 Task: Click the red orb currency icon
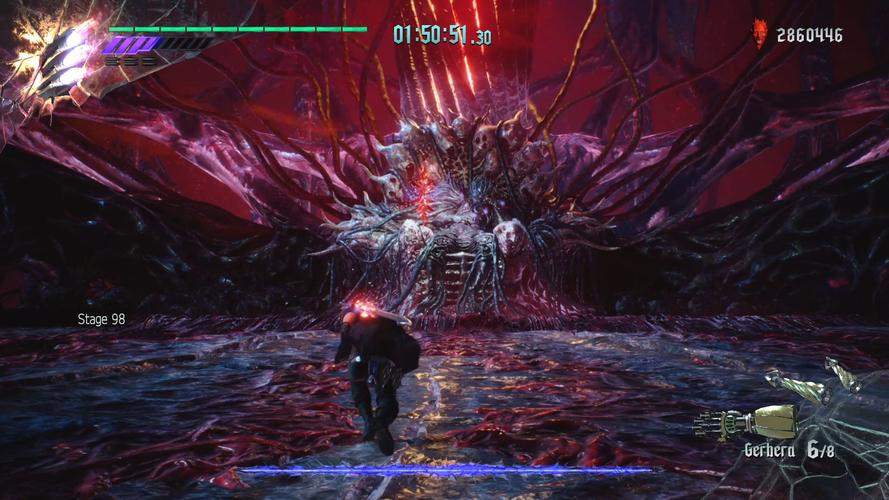point(762,37)
